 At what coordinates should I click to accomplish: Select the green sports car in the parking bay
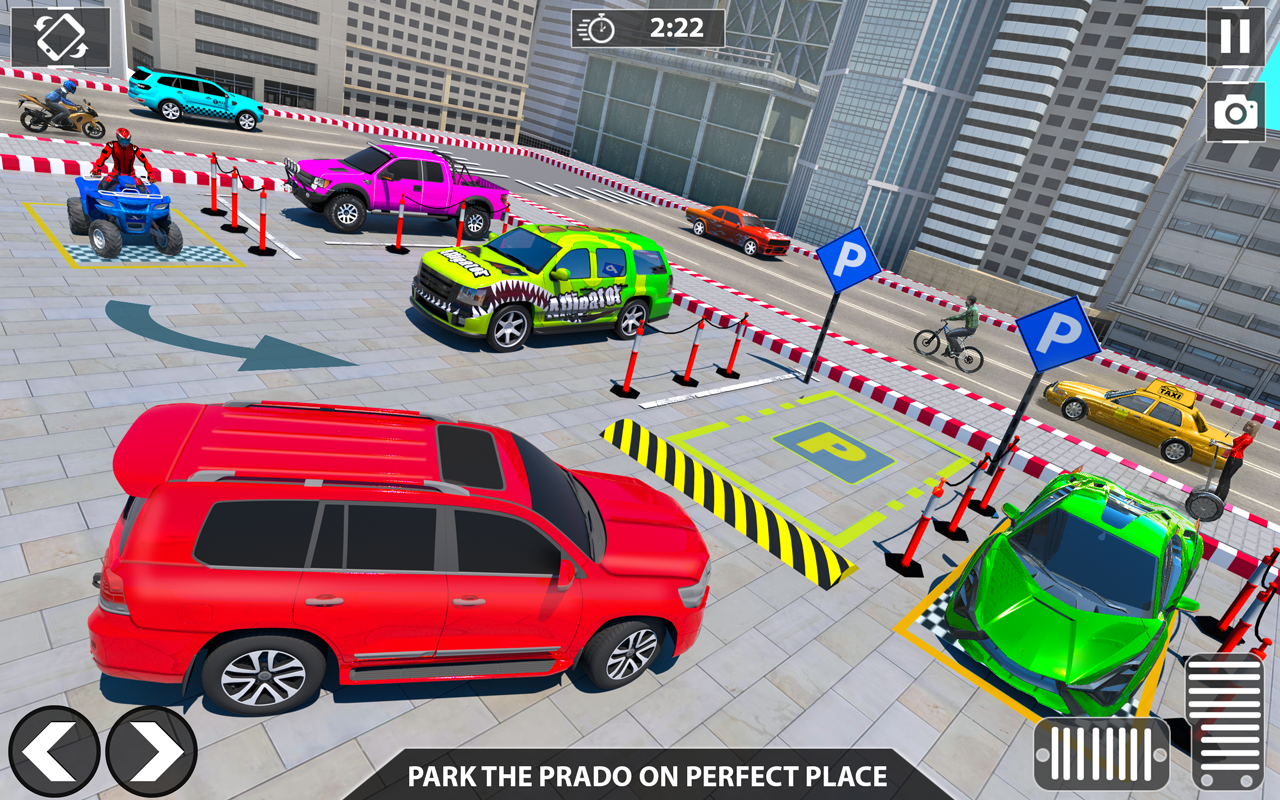pos(1080,590)
